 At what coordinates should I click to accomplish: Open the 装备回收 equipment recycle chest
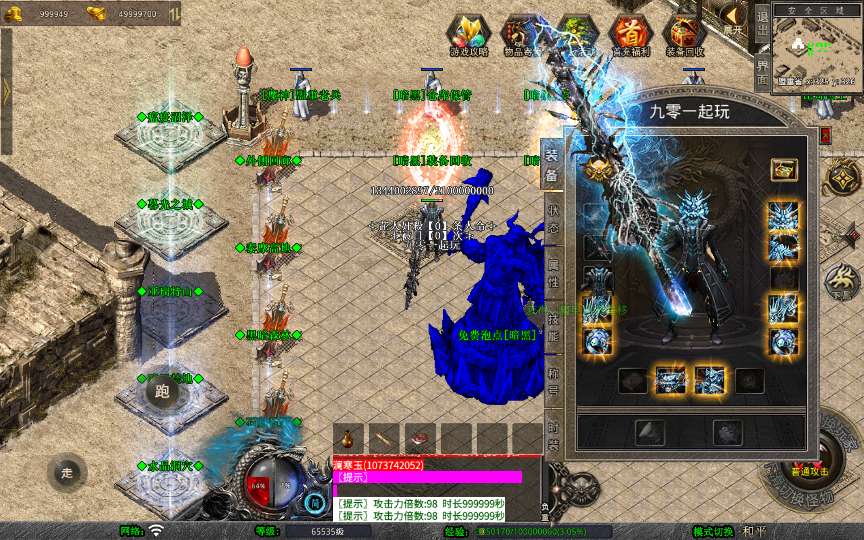click(x=685, y=35)
